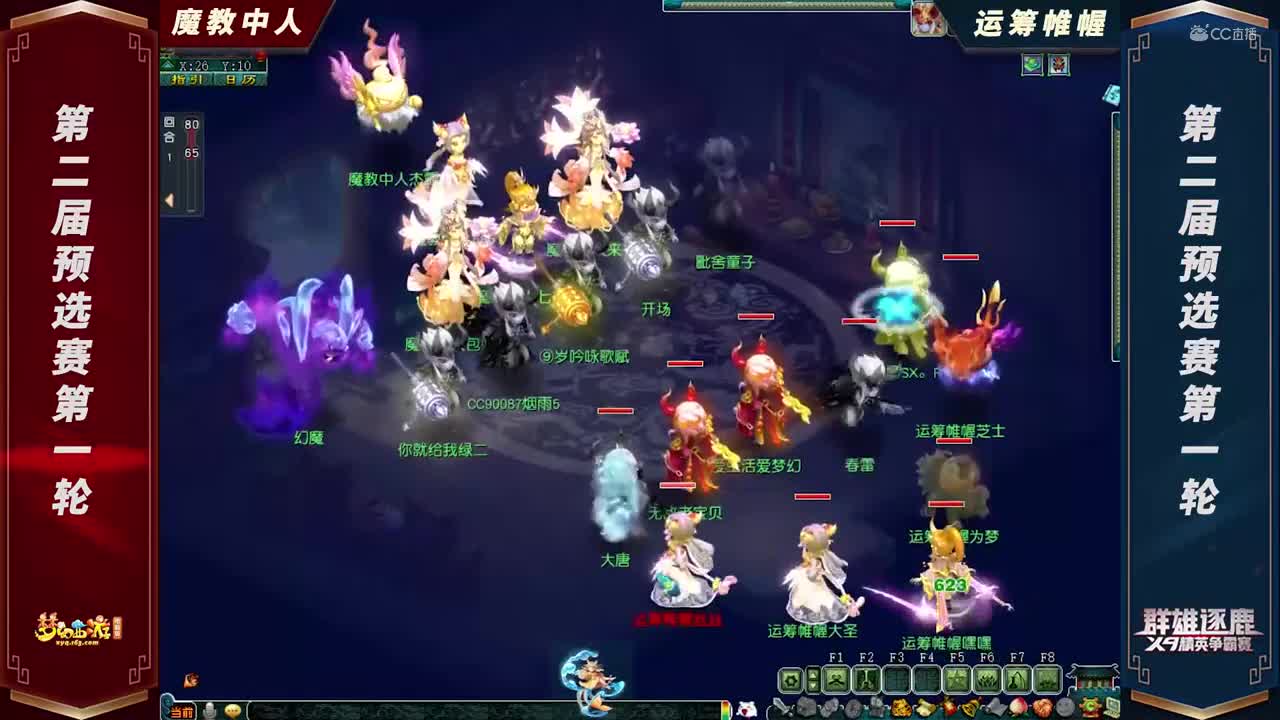Collapse the coordinates panel via the green triangle

pos(167,64)
